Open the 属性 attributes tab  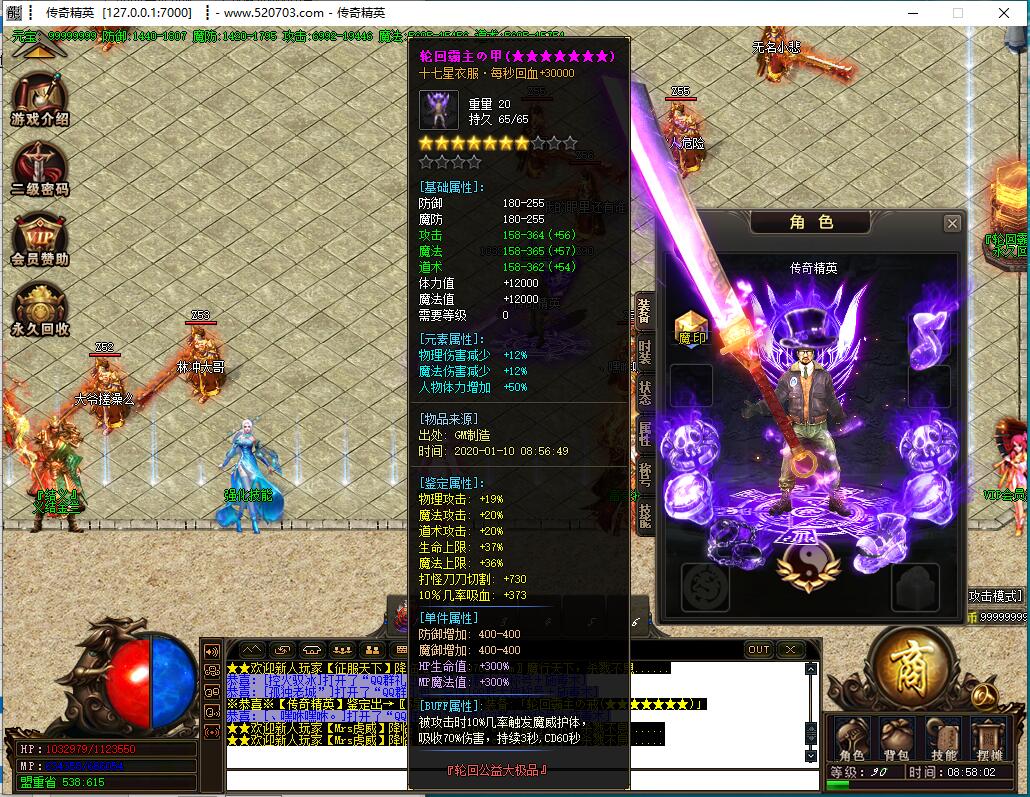645,434
